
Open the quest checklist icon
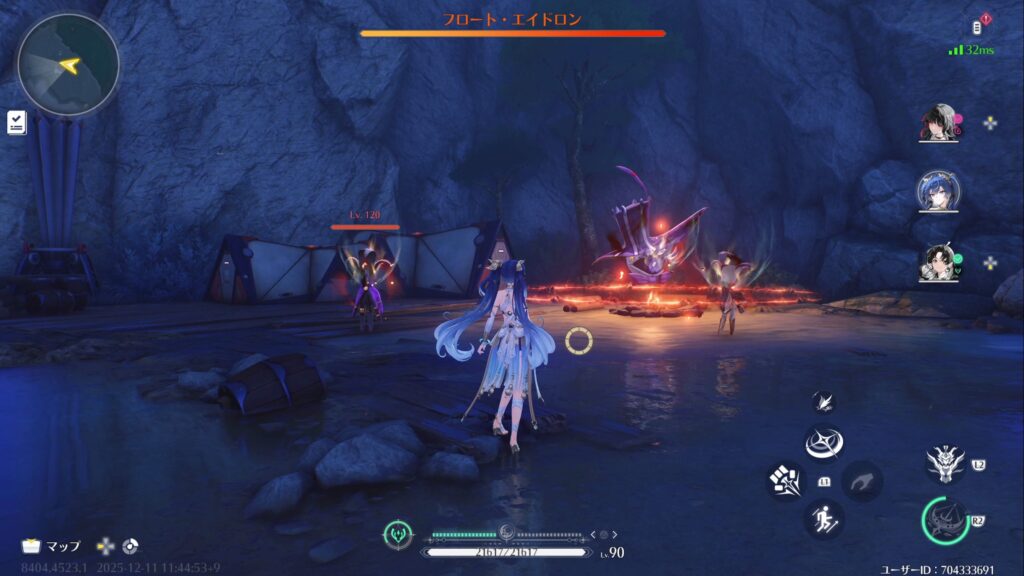pos(16,122)
